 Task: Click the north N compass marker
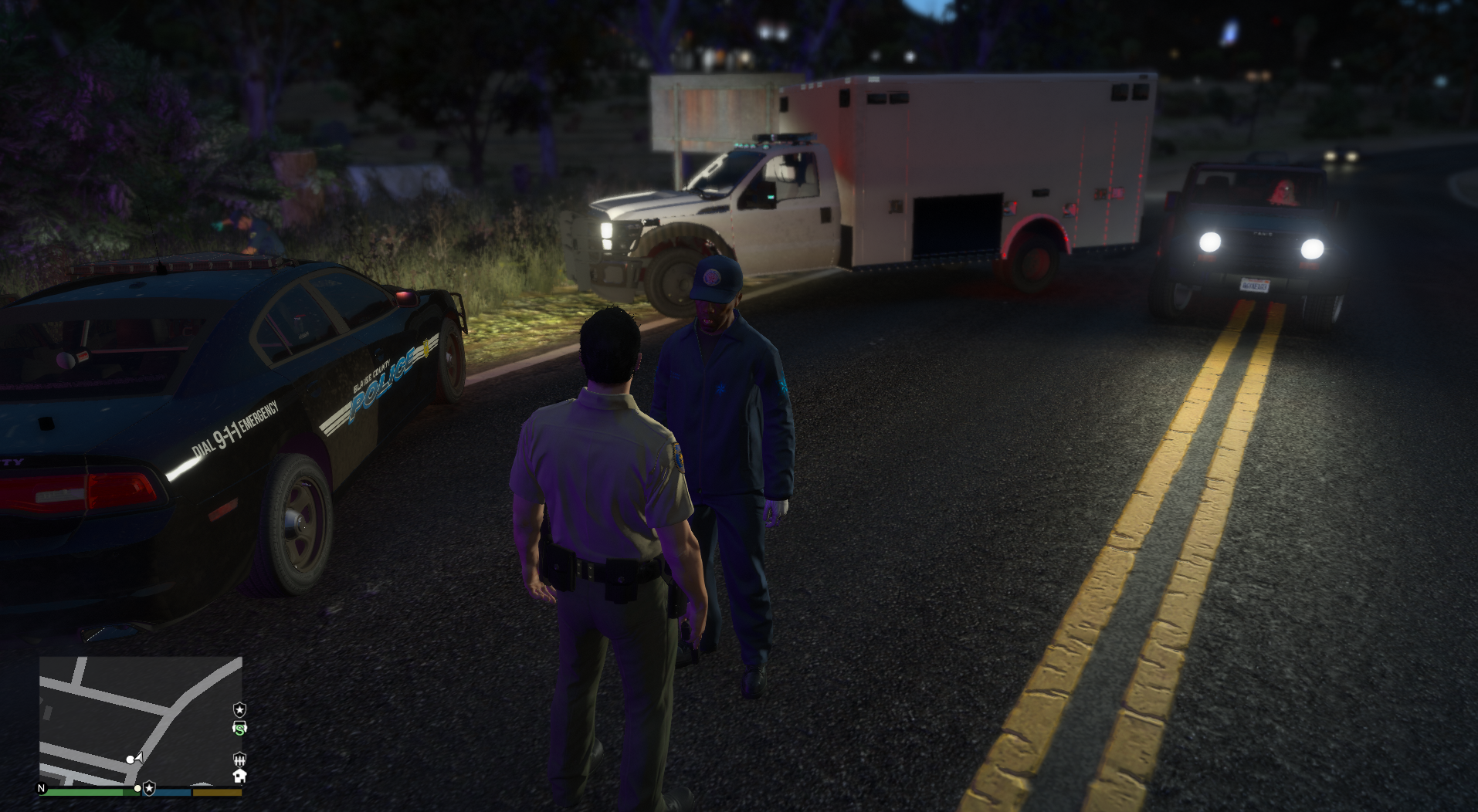[x=42, y=788]
